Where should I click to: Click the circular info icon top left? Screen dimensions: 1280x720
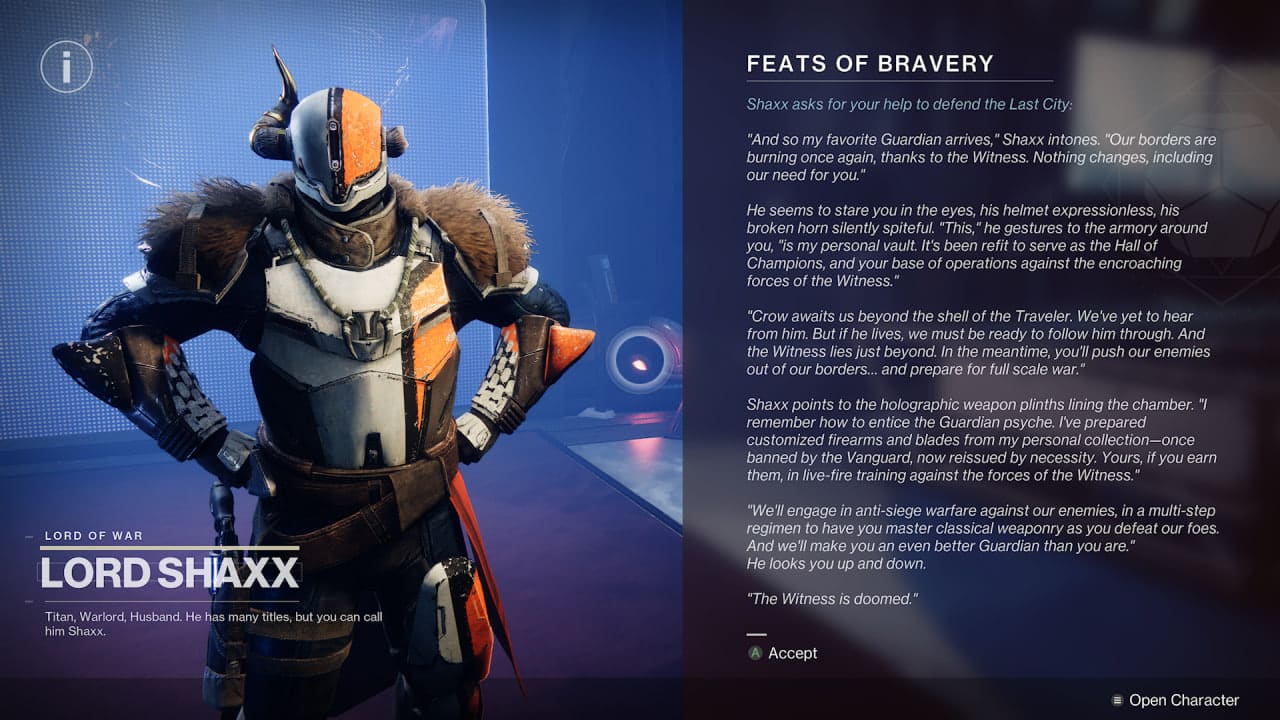coord(66,67)
